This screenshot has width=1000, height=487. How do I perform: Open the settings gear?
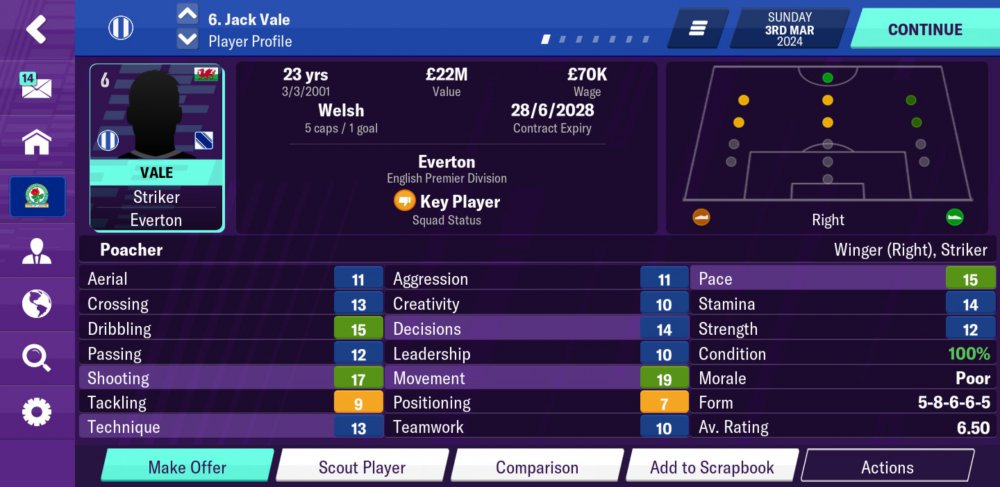pyautogui.click(x=36, y=411)
